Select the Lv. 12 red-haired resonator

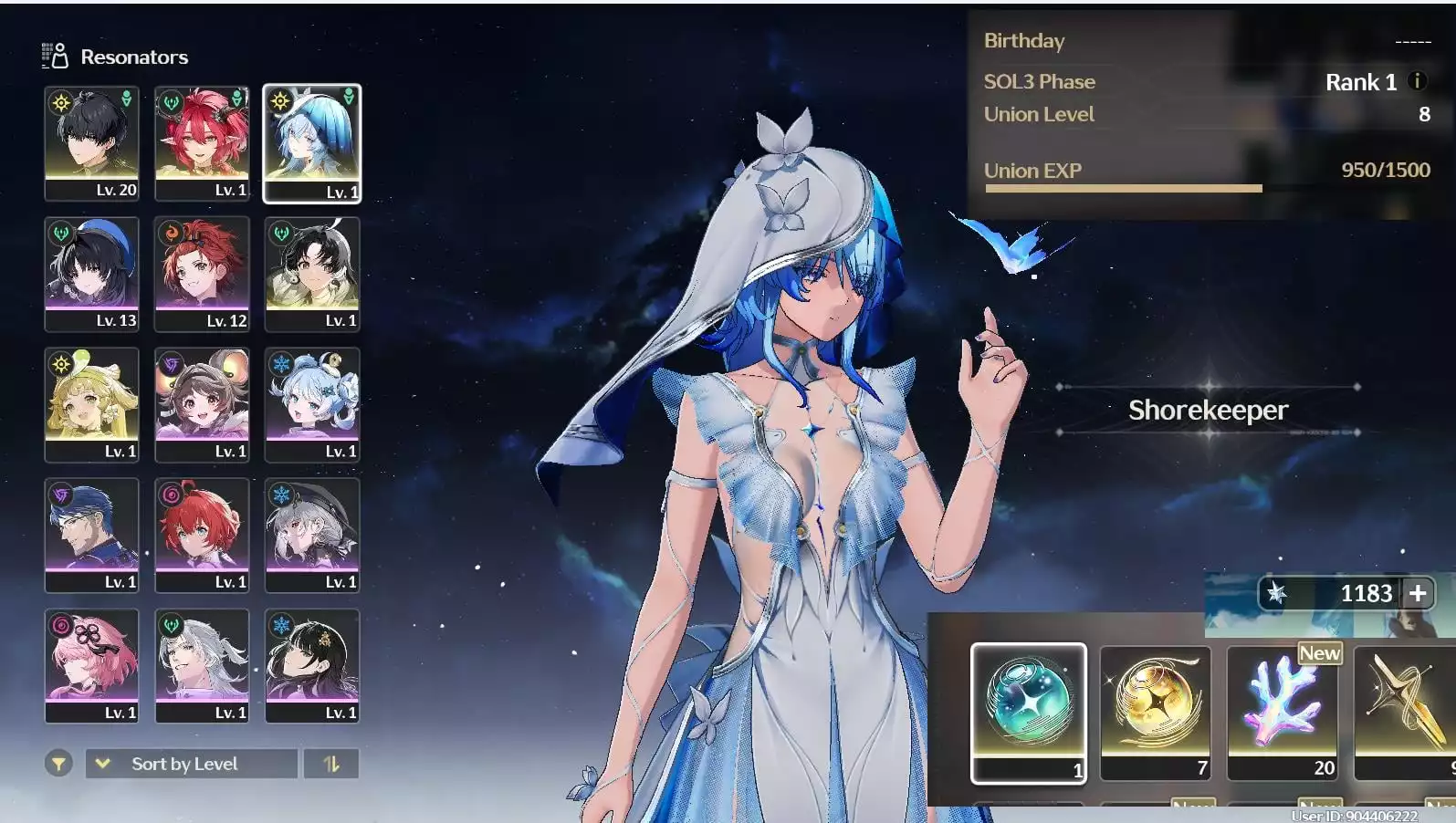point(202,274)
